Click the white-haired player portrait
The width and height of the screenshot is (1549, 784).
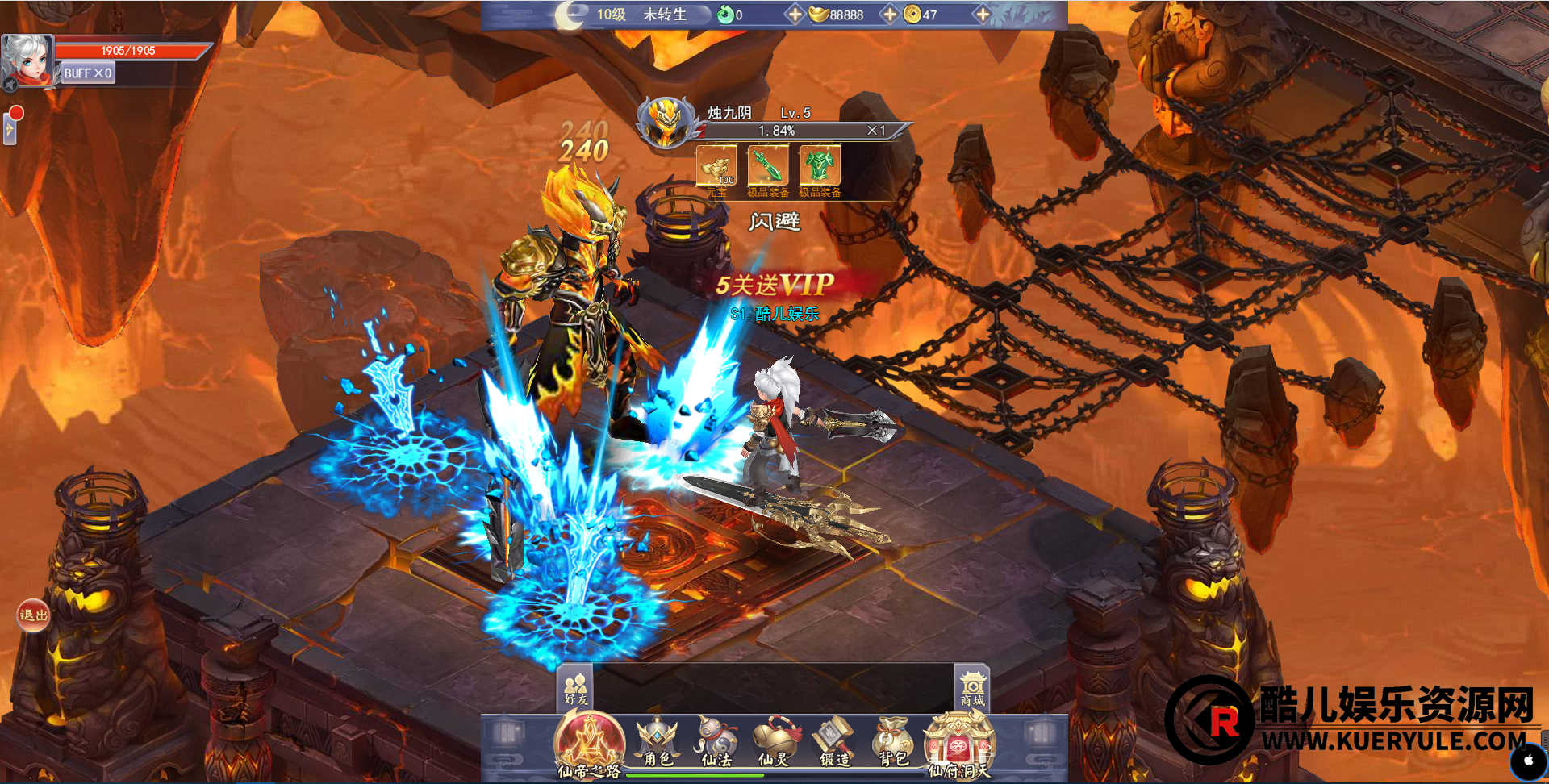pos(27,60)
